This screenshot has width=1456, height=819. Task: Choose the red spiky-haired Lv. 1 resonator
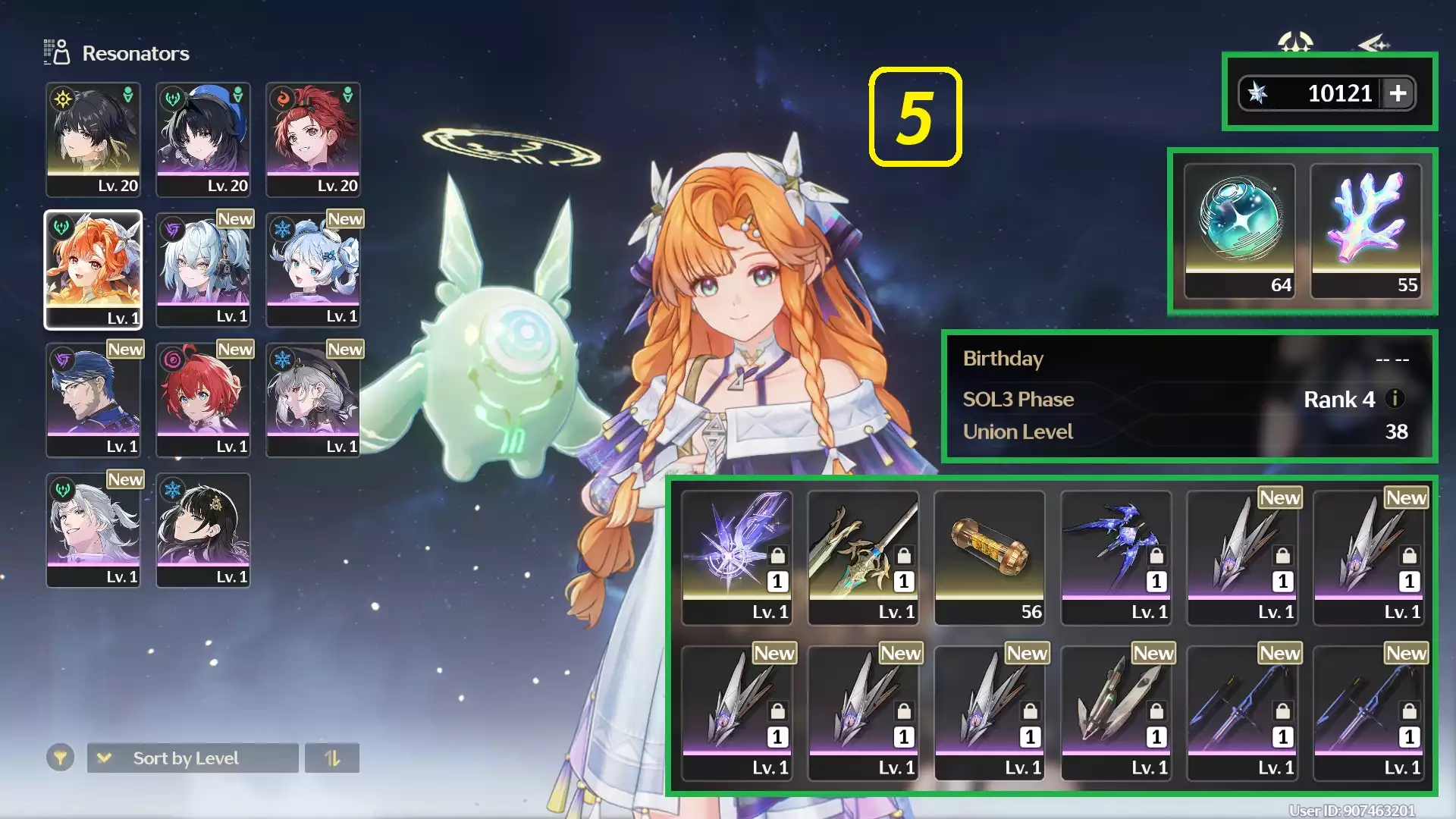coord(203,400)
